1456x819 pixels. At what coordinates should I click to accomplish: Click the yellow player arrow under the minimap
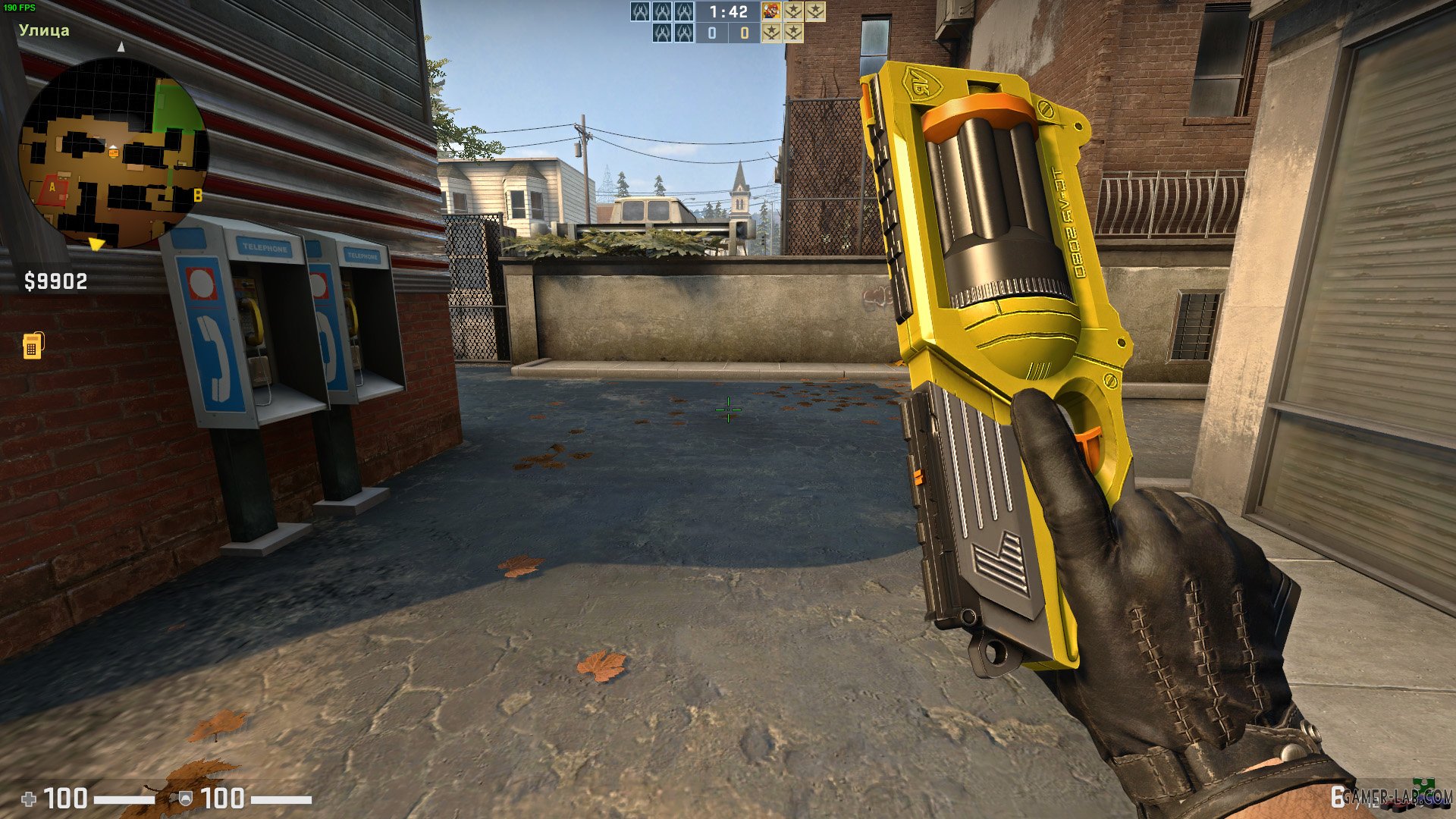click(x=95, y=243)
